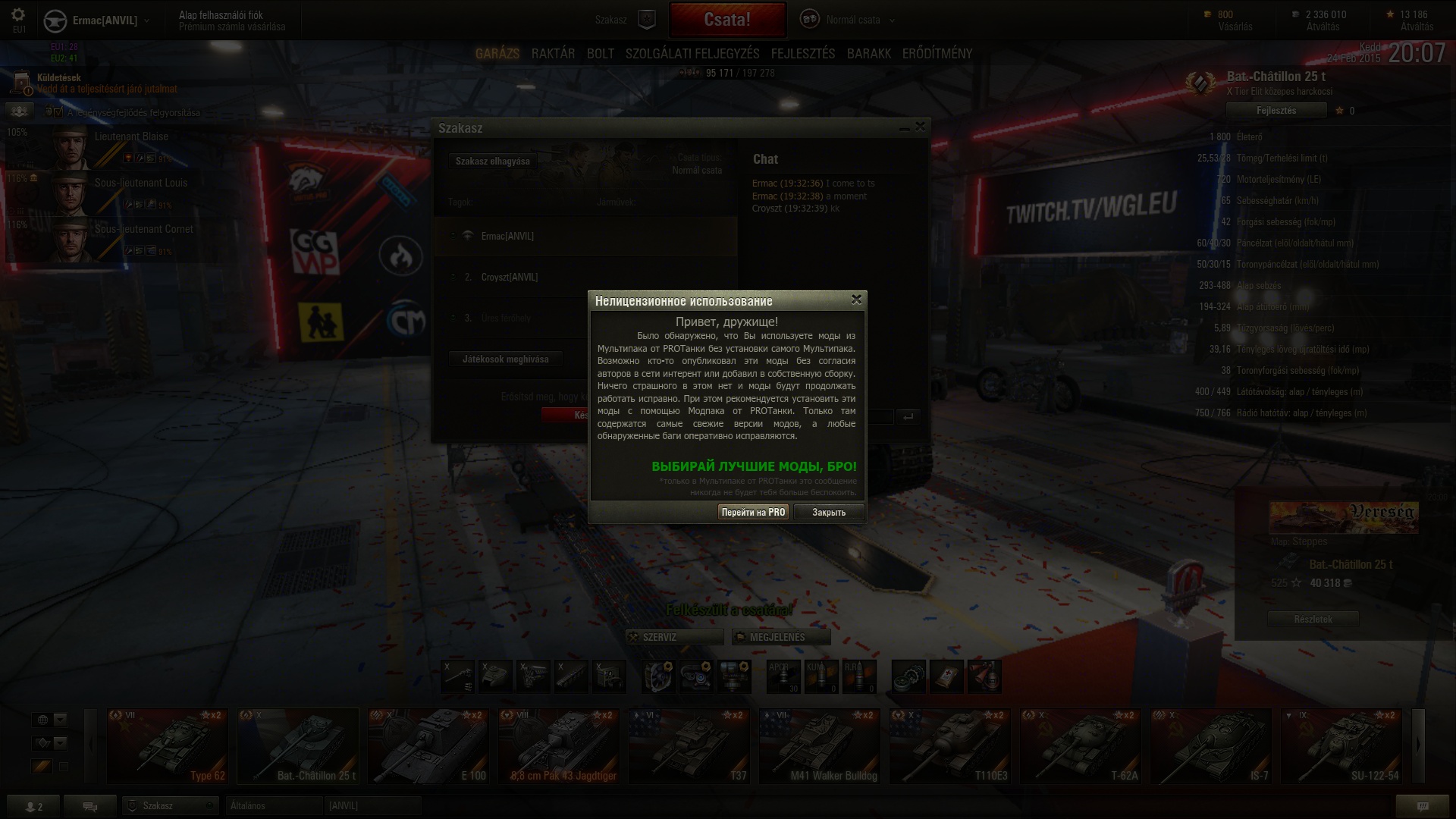This screenshot has width=1456, height=819.
Task: Open the RAKTÁR tab
Action: pyautogui.click(x=553, y=54)
